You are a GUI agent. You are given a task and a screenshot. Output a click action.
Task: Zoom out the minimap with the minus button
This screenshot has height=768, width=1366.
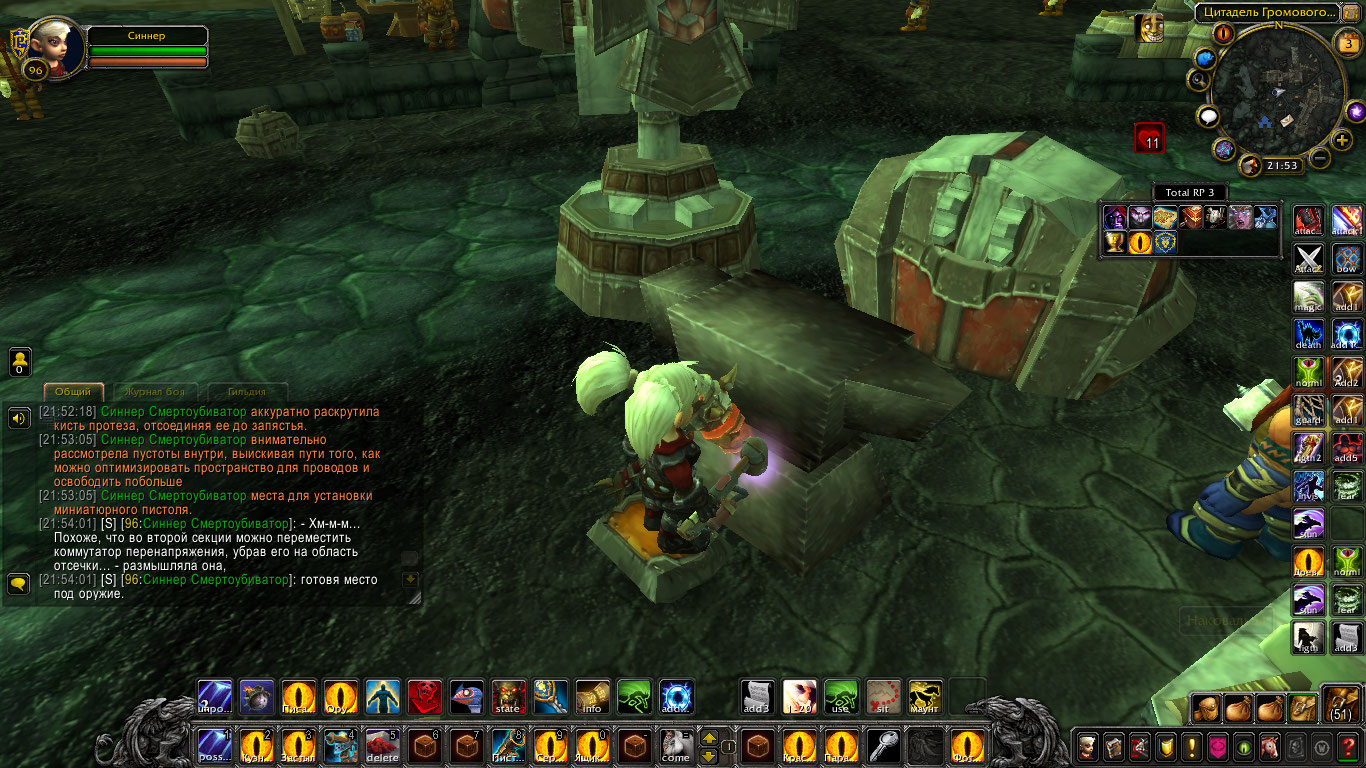coord(1320,158)
